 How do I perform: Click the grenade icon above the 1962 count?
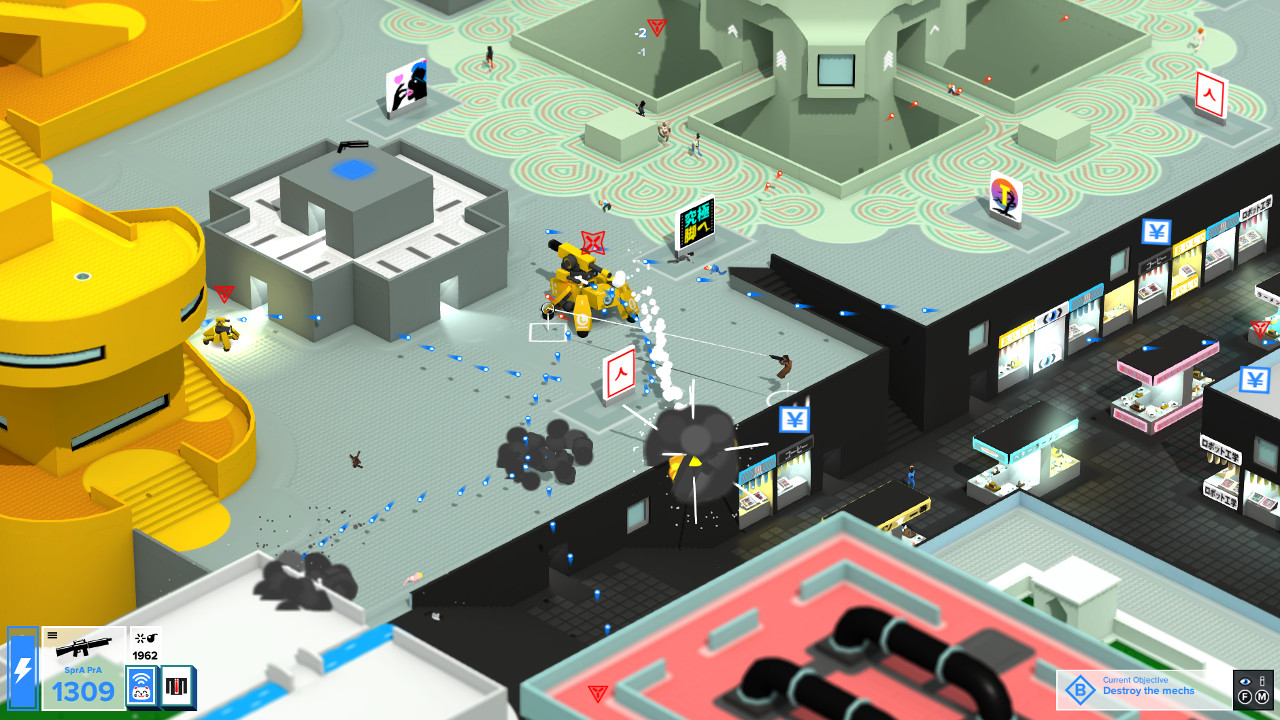(146, 638)
